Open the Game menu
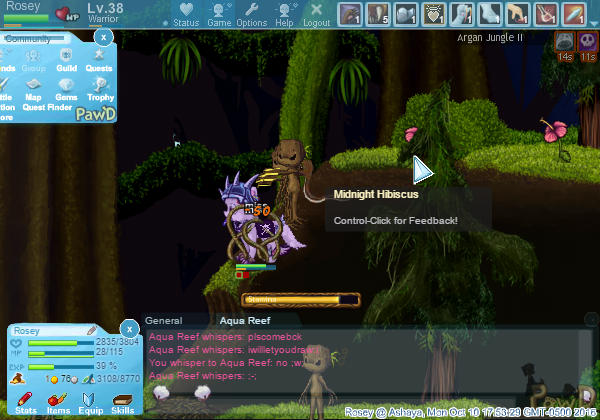This screenshot has width=600, height=420. 219,14
